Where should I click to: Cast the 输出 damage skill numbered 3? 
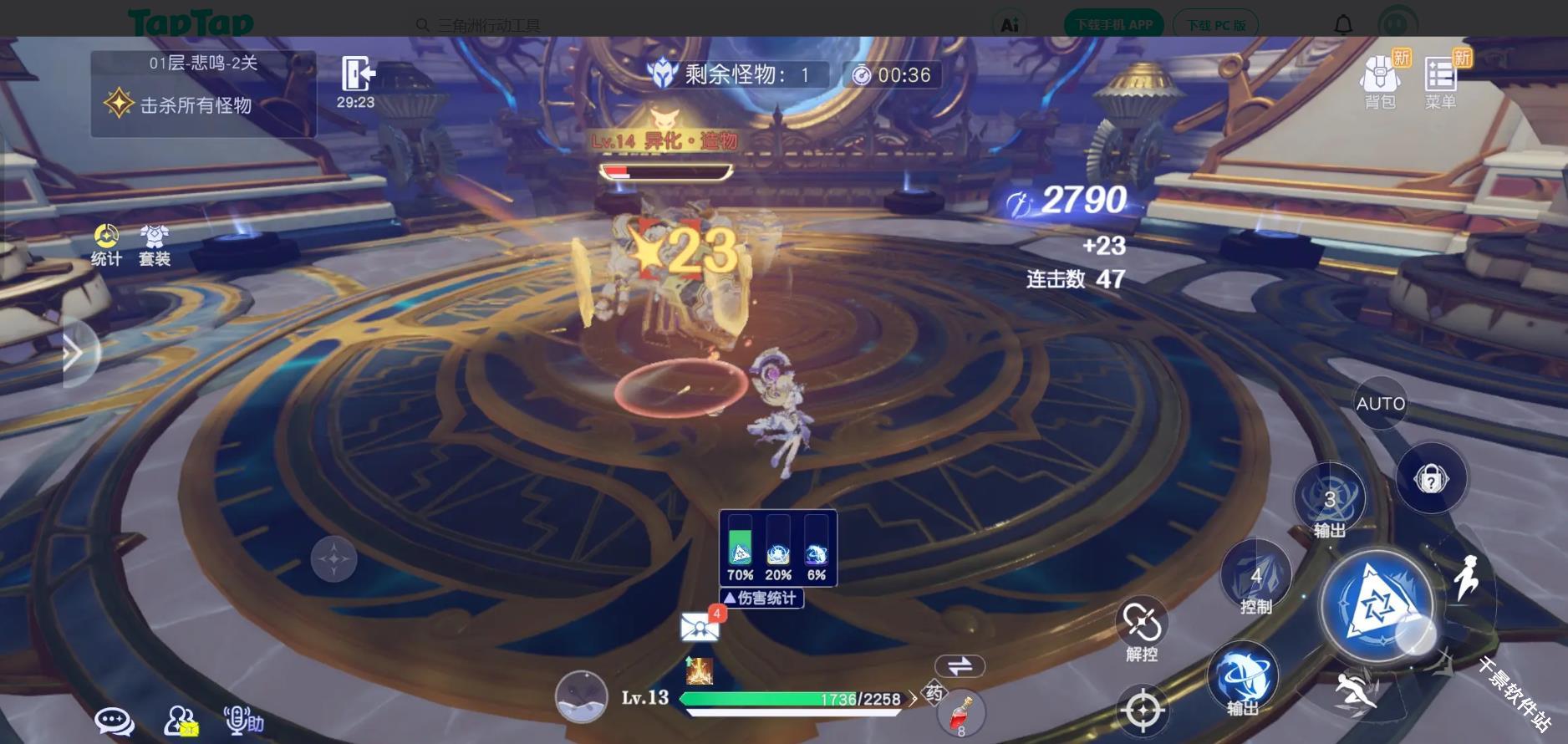[x=1330, y=502]
